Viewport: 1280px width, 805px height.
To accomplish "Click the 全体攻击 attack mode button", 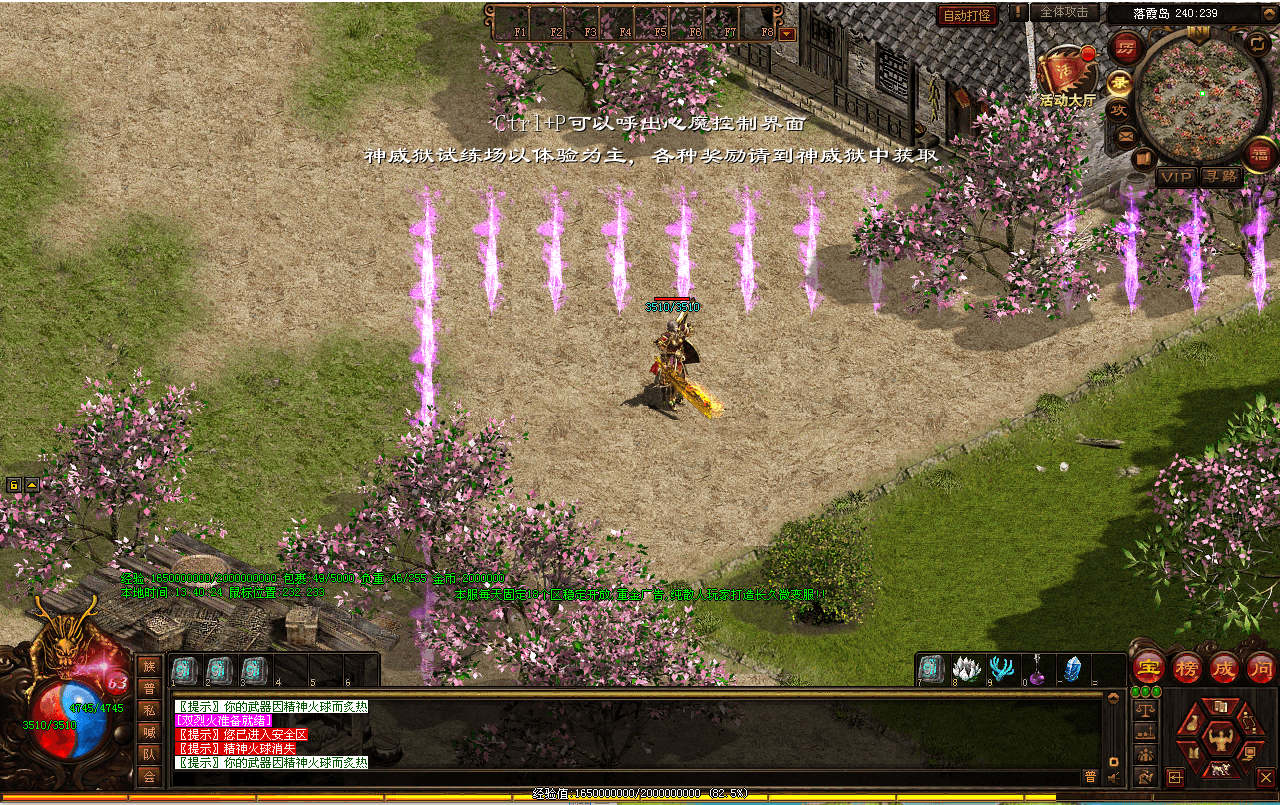I will (x=1064, y=13).
